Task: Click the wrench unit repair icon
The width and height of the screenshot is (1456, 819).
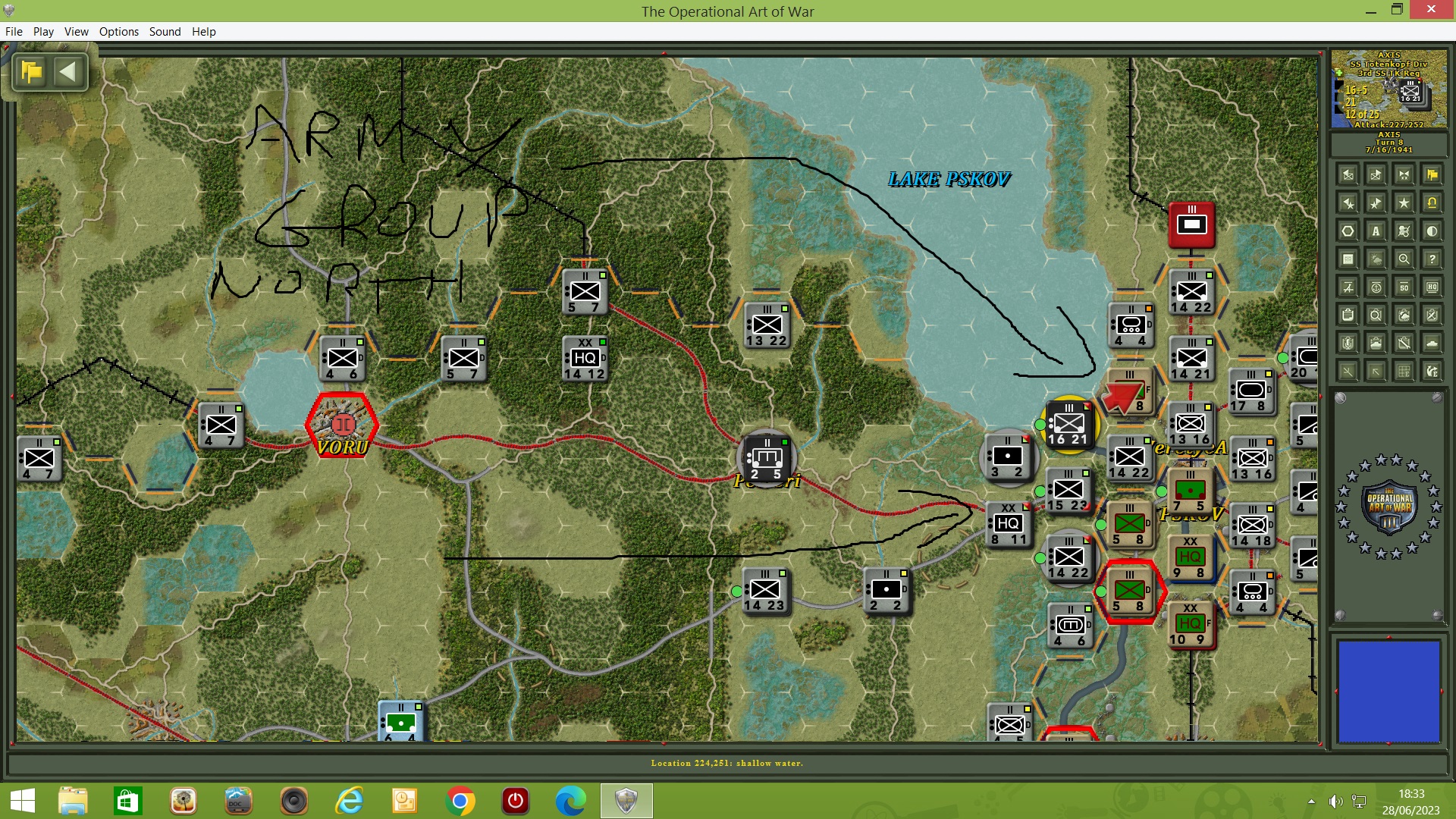Action: [1404, 342]
